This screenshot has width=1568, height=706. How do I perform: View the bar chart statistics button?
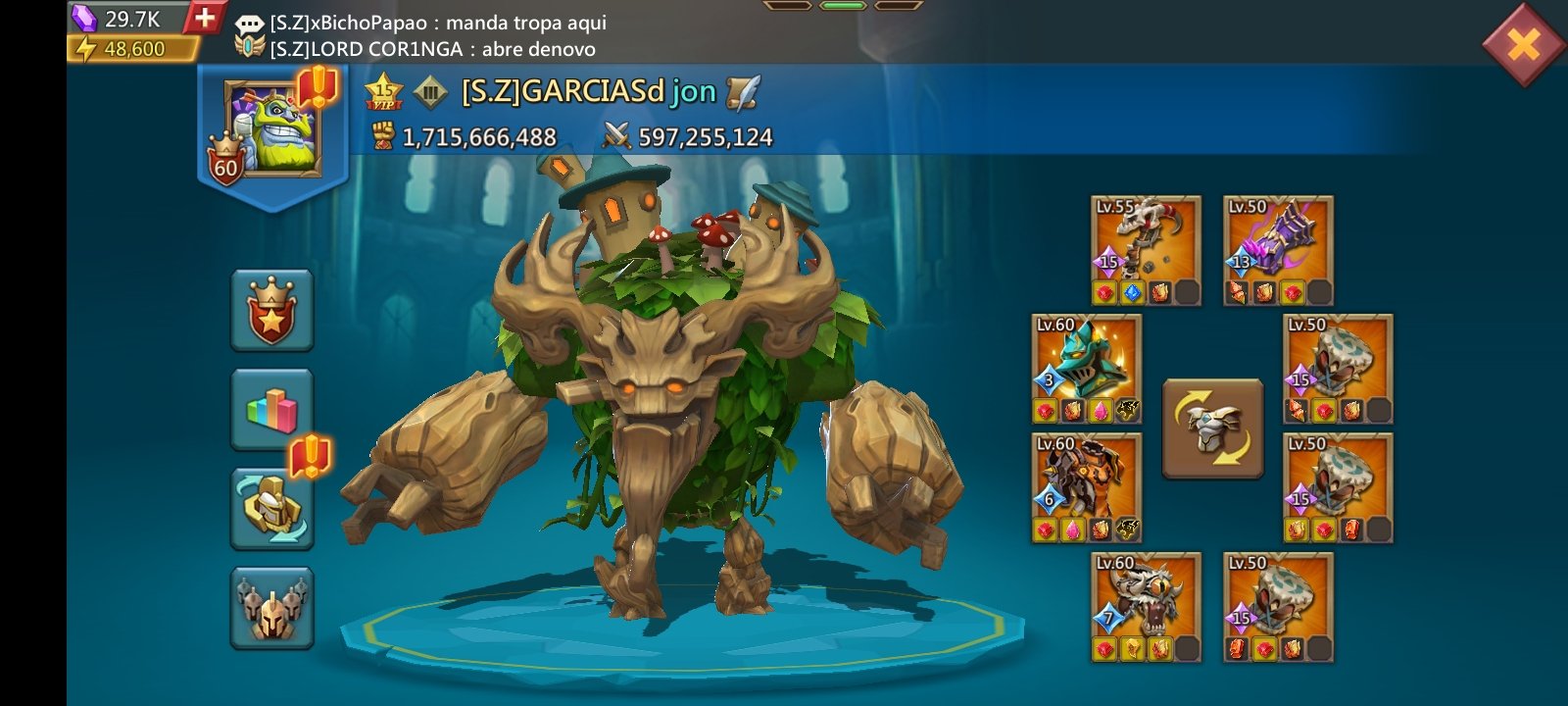click(271, 409)
